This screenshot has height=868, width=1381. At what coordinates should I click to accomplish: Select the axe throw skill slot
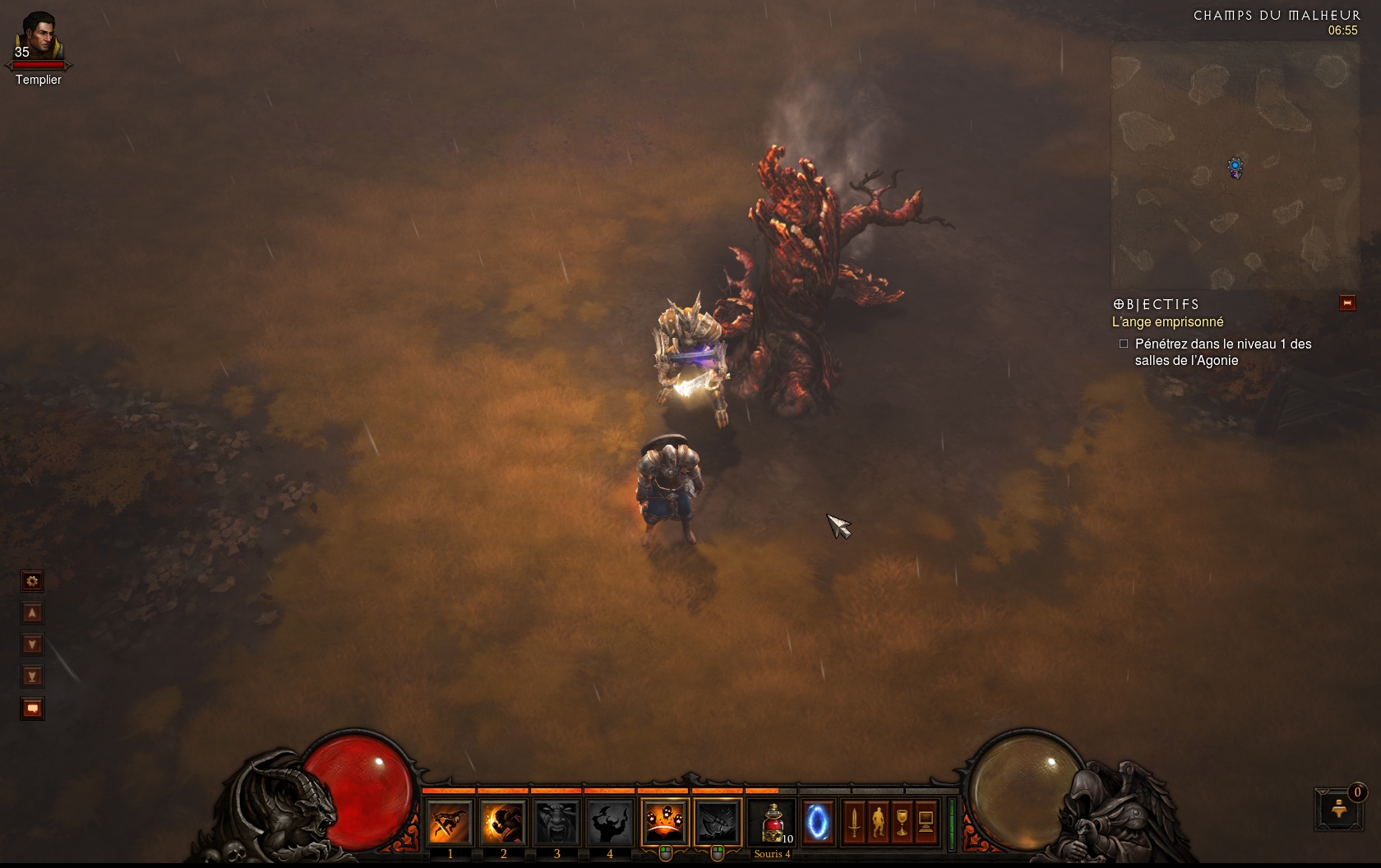718,822
